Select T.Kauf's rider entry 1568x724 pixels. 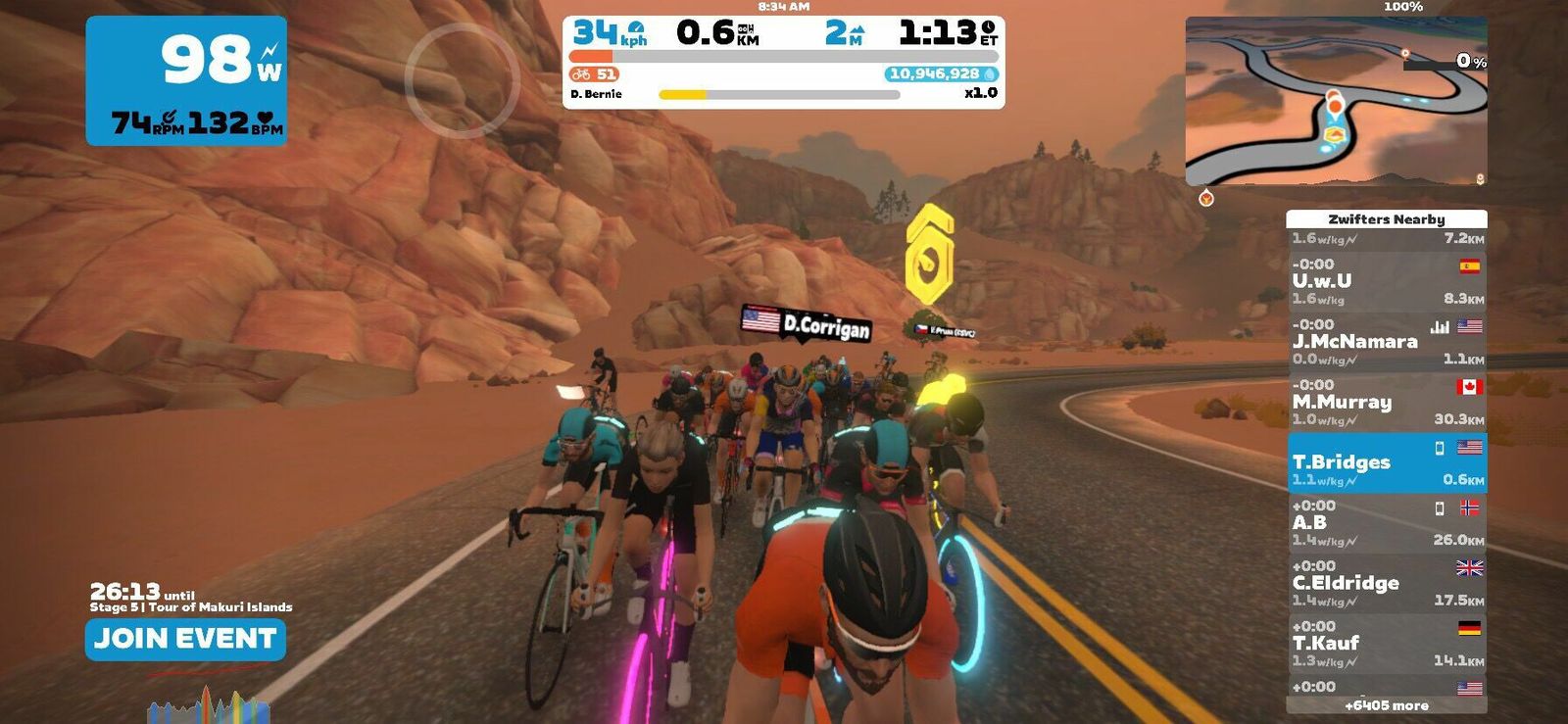coord(1386,644)
